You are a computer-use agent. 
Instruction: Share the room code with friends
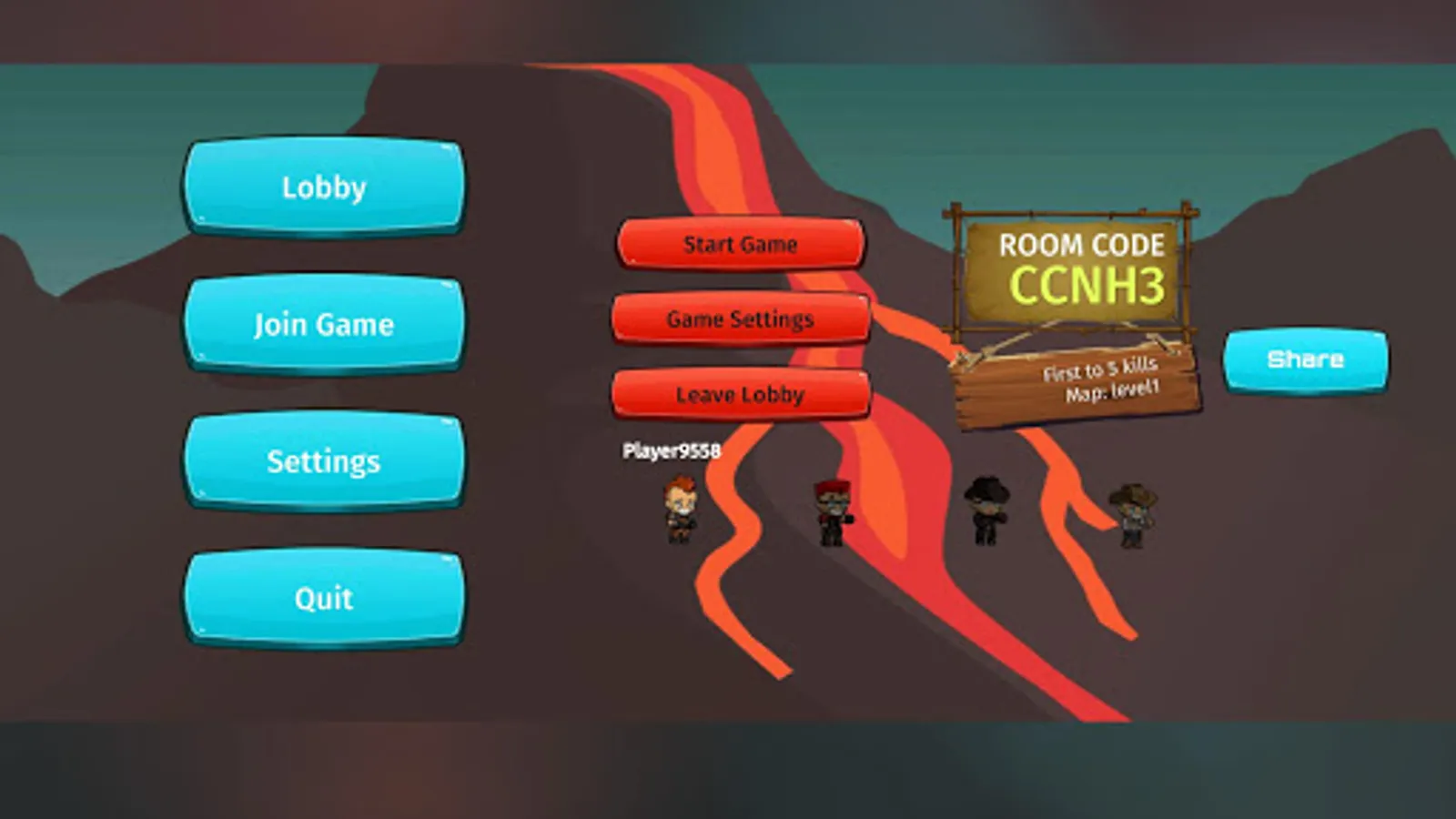coord(1306,359)
